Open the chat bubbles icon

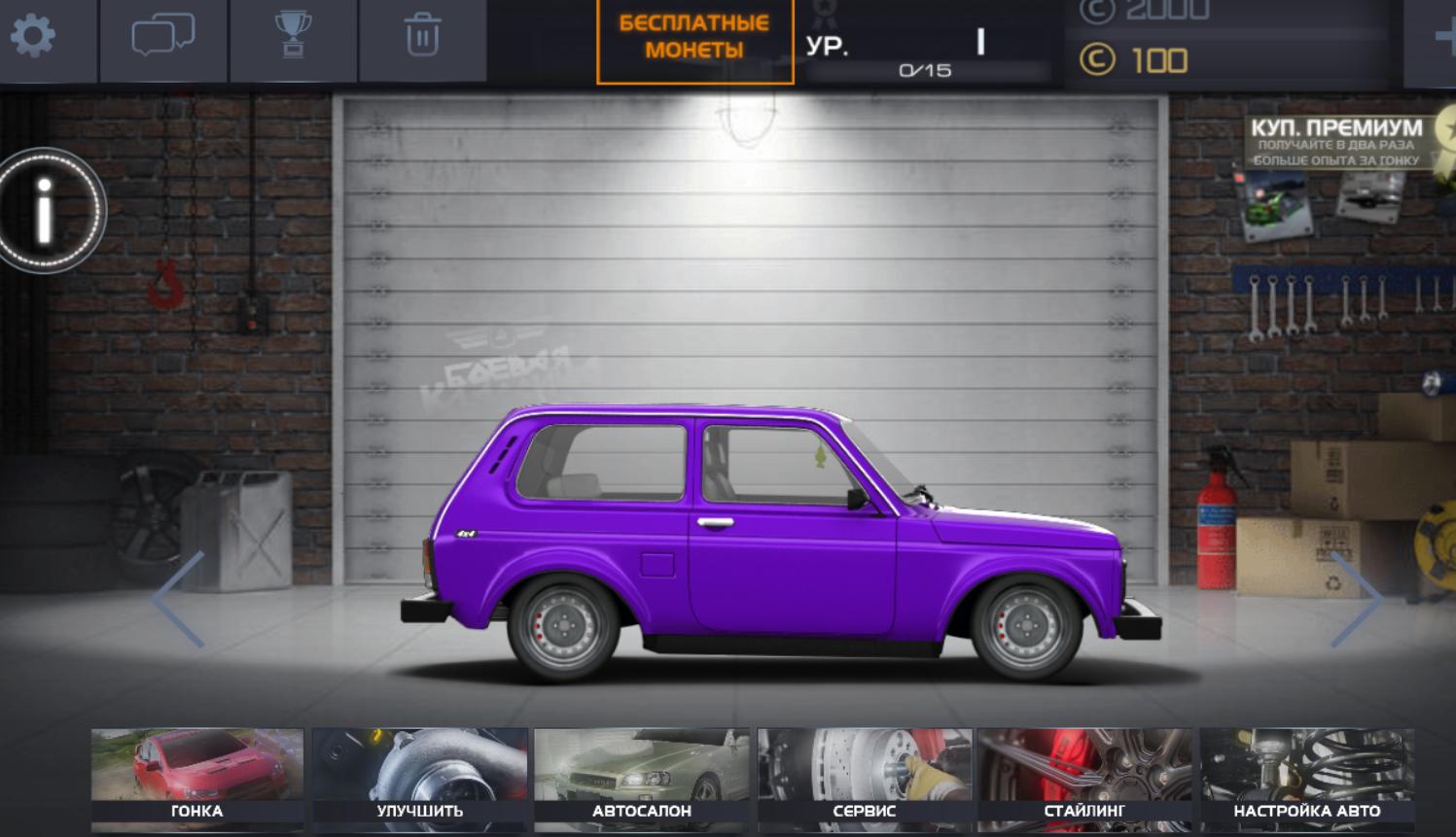click(x=162, y=37)
